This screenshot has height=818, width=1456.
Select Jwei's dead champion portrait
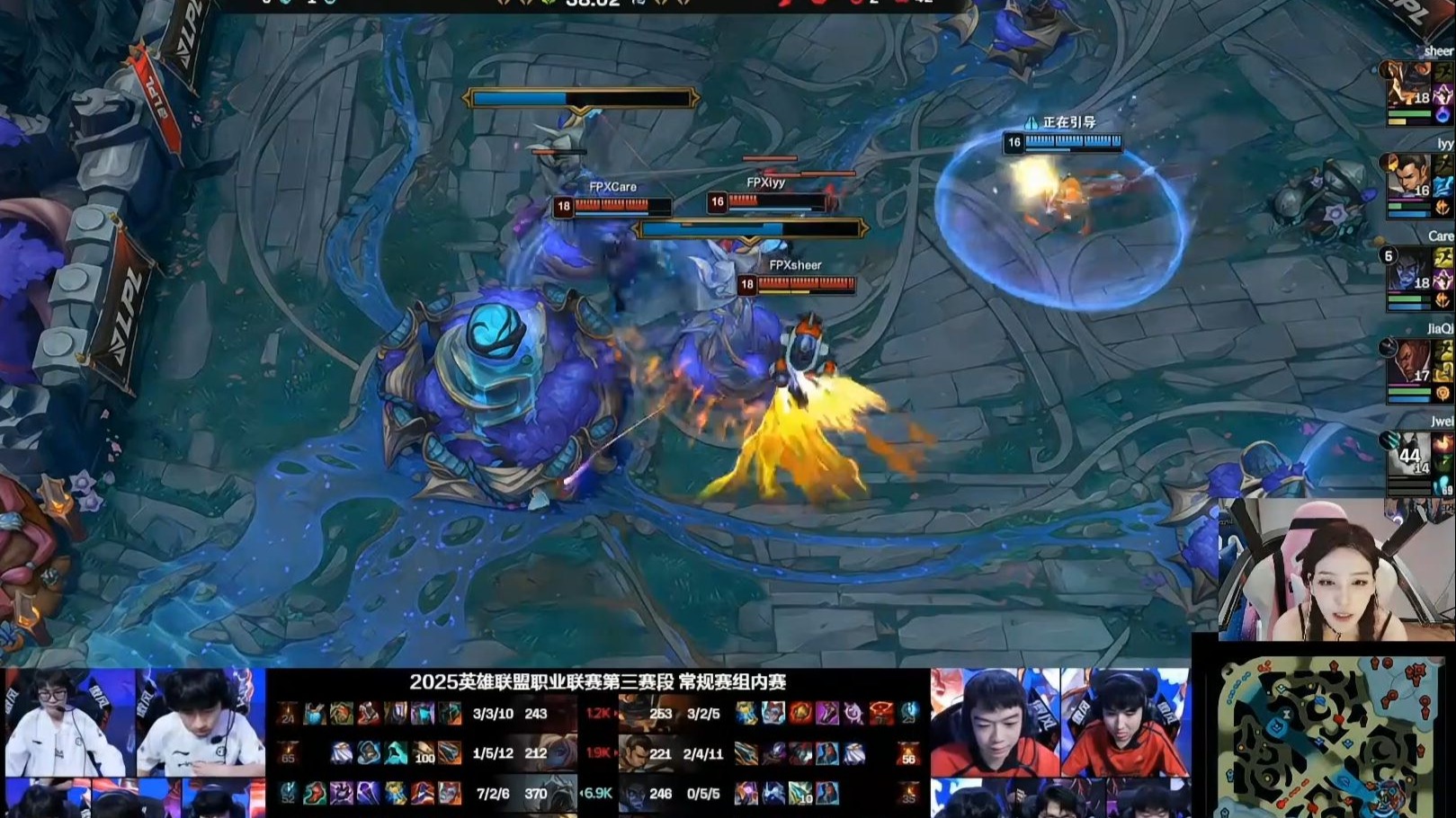1407,455
